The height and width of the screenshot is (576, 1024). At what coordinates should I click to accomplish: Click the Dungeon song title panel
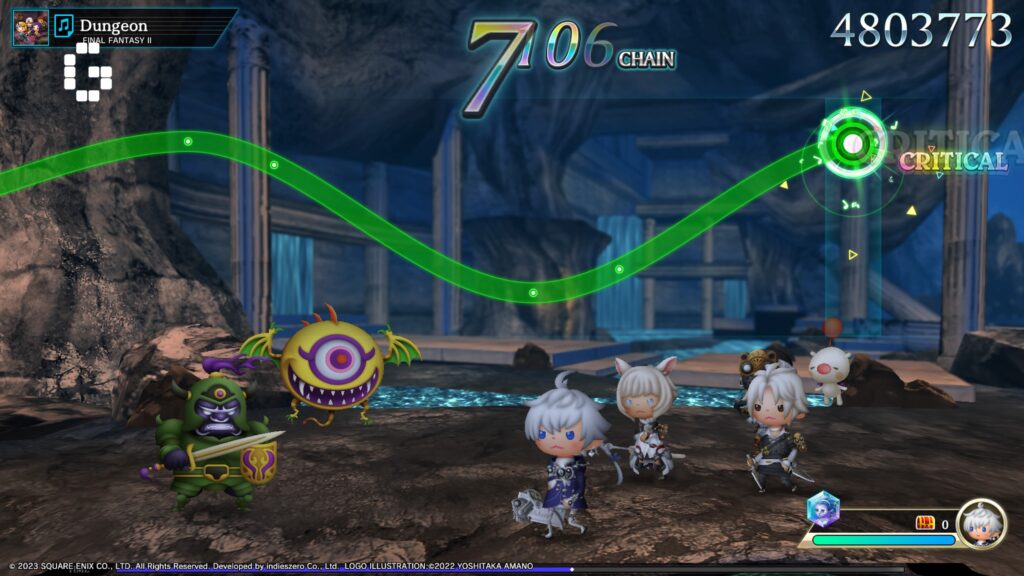(150, 27)
